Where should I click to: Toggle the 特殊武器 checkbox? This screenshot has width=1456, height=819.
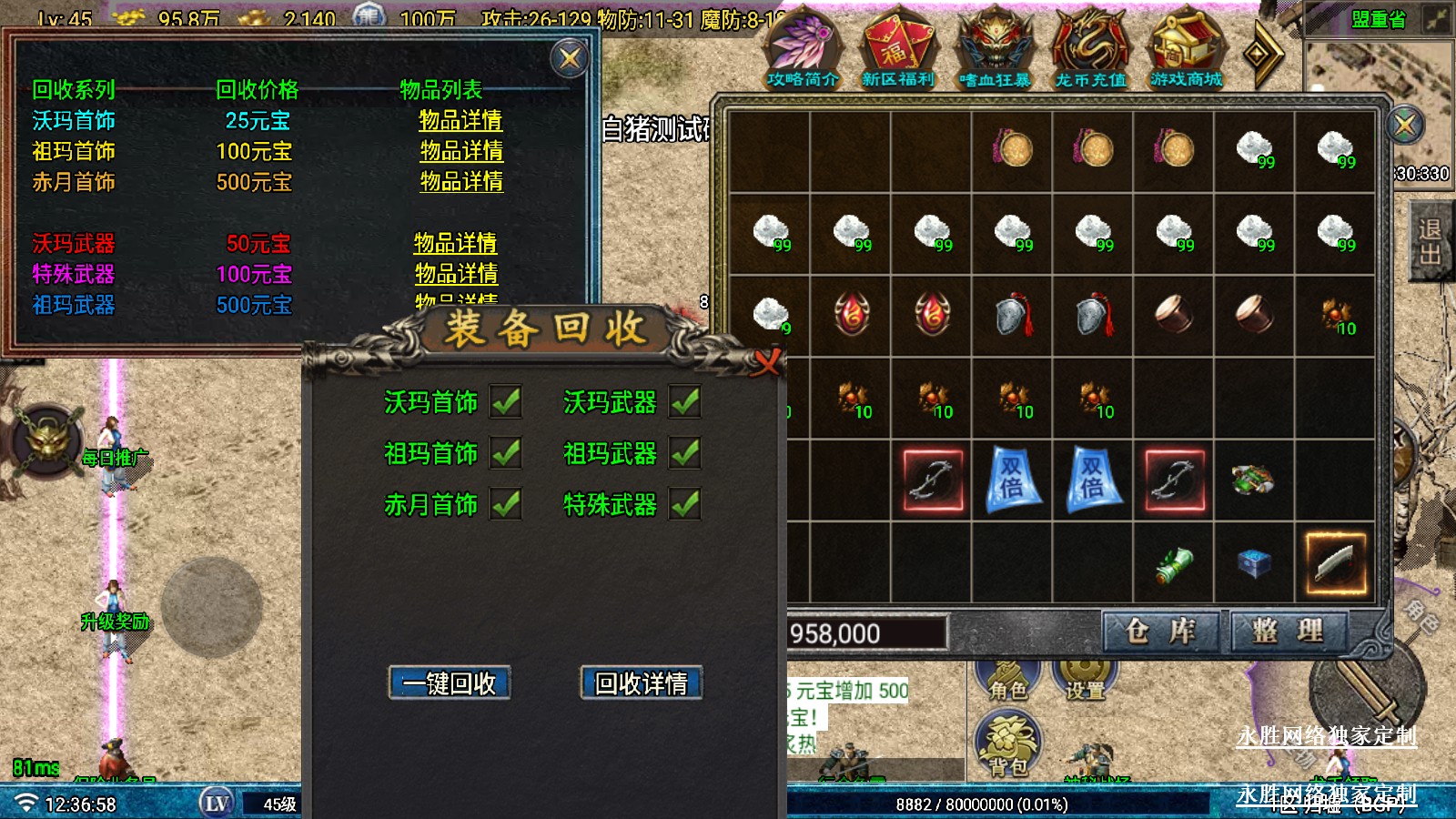tap(684, 503)
